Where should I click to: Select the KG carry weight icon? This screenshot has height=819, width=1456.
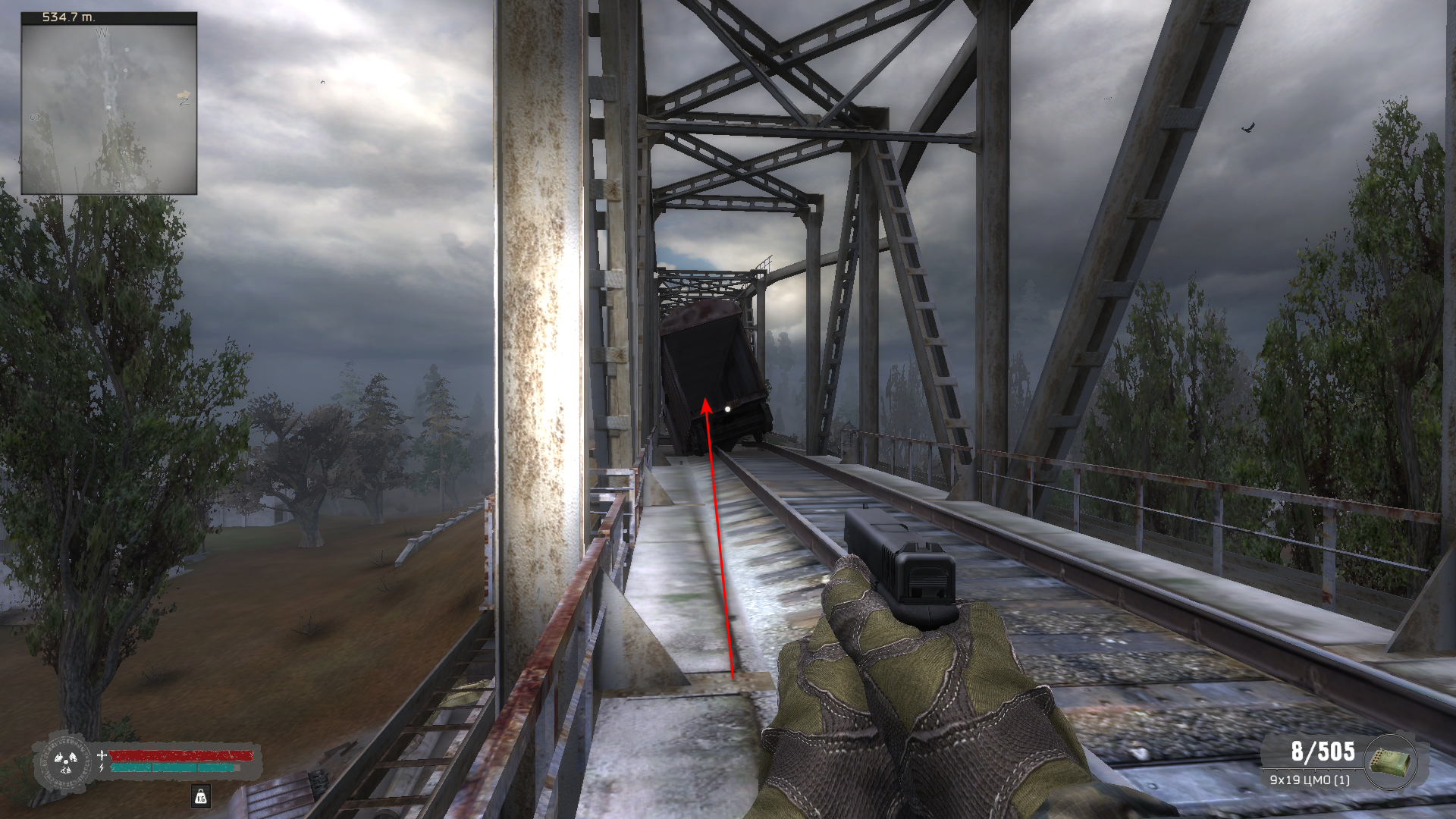click(200, 796)
